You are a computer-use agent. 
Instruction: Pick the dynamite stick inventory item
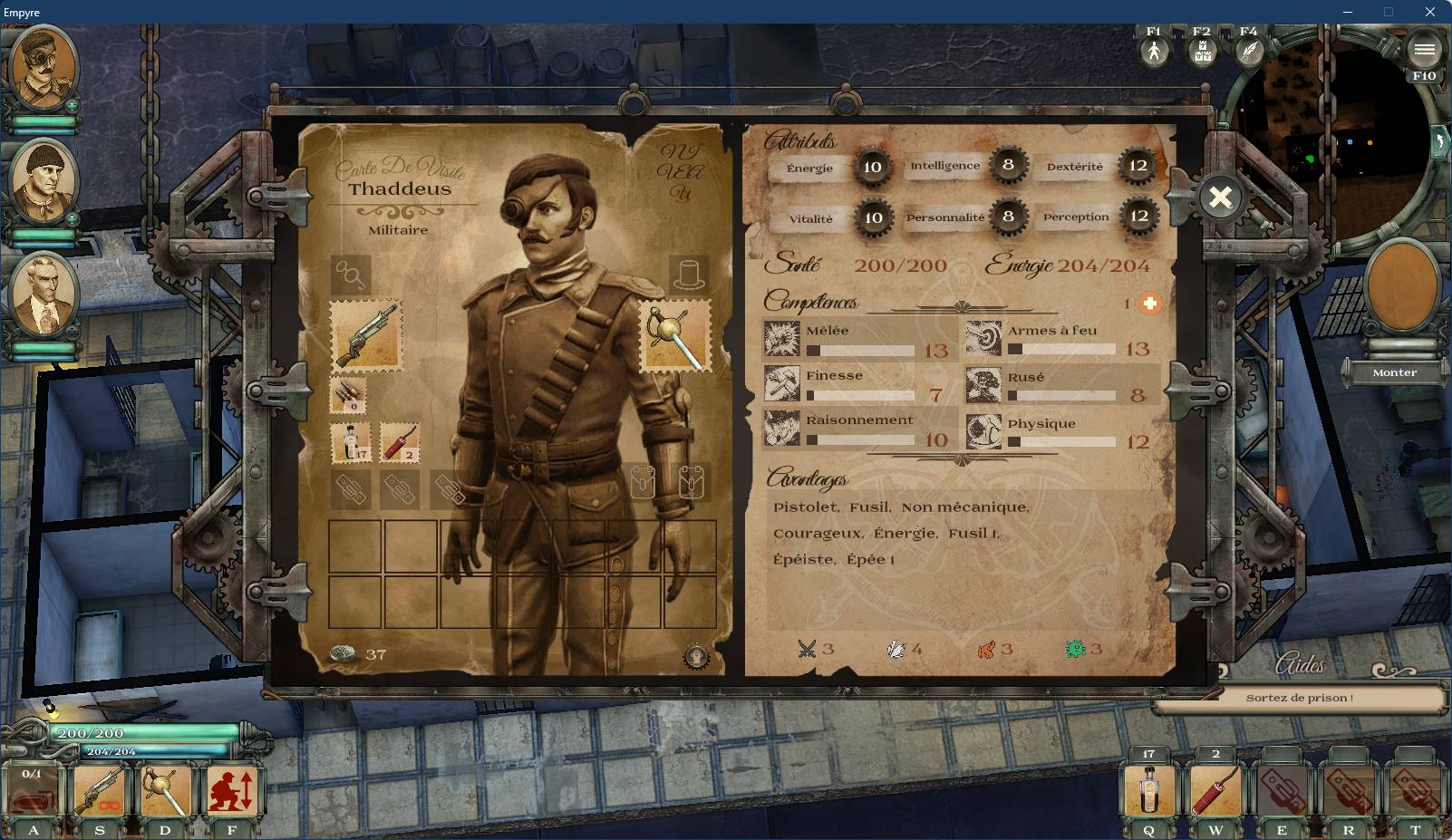pos(400,442)
